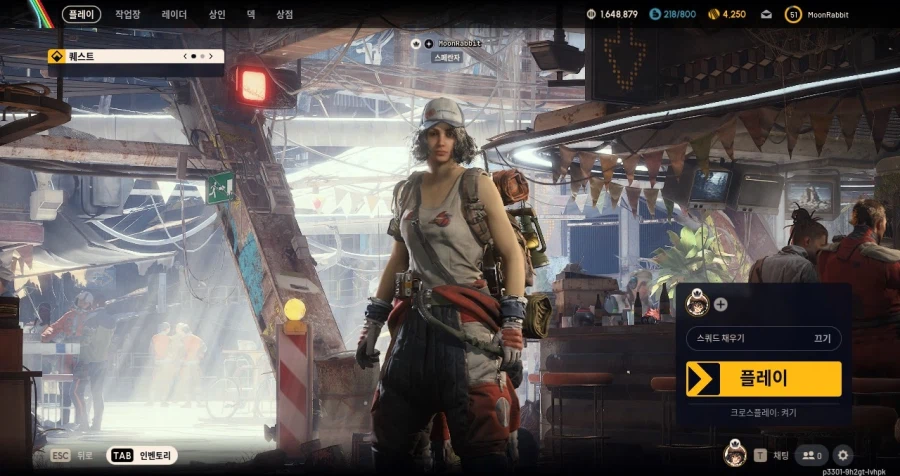Click the 뒤로 back button
The image size is (900, 476).
(73, 455)
